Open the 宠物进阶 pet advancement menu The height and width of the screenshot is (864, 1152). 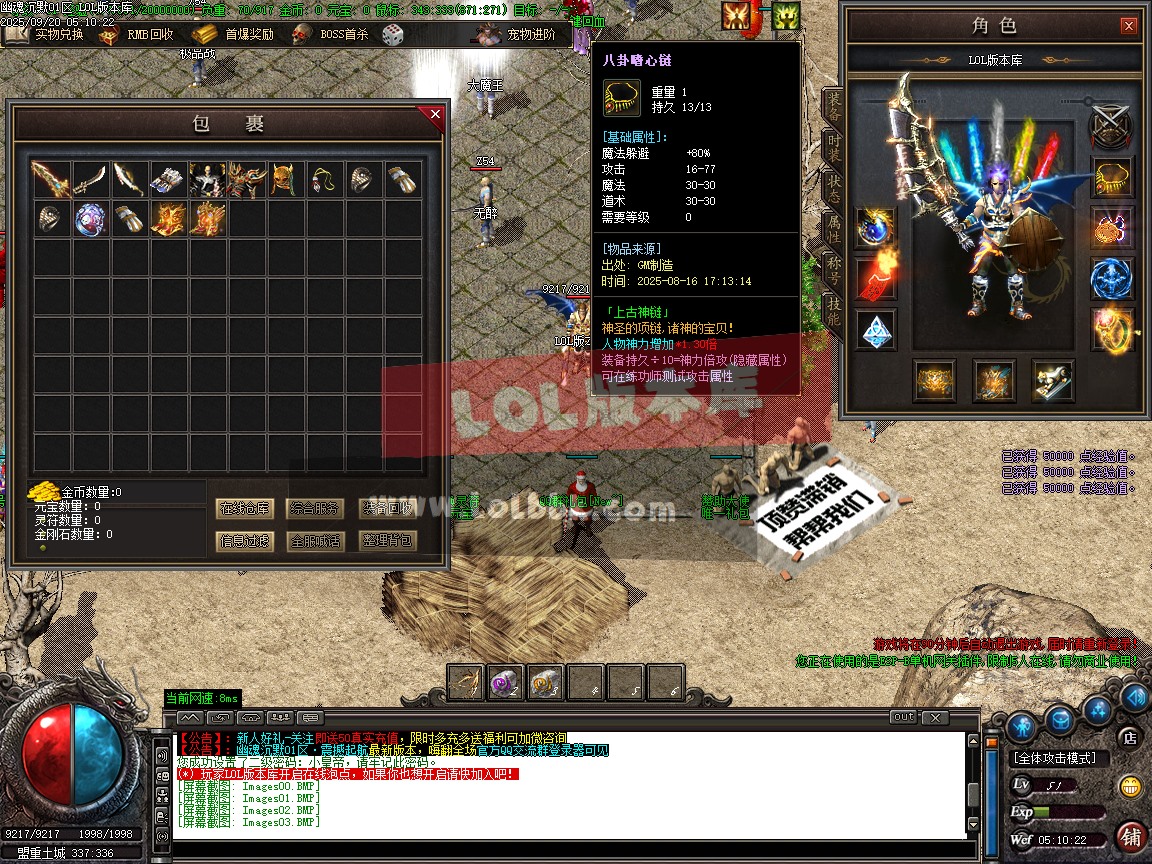[x=517, y=34]
